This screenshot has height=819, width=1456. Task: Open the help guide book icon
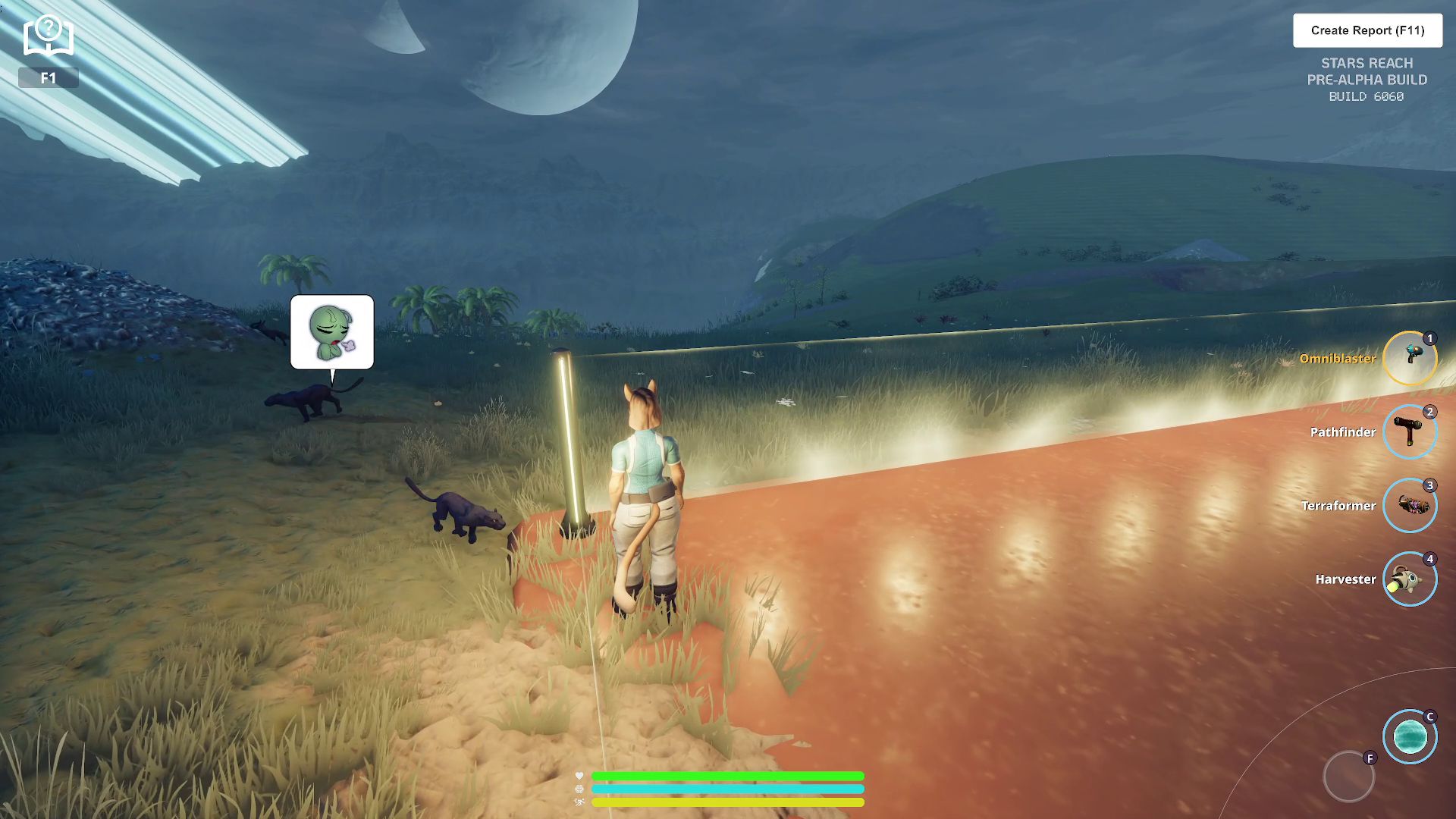click(48, 36)
